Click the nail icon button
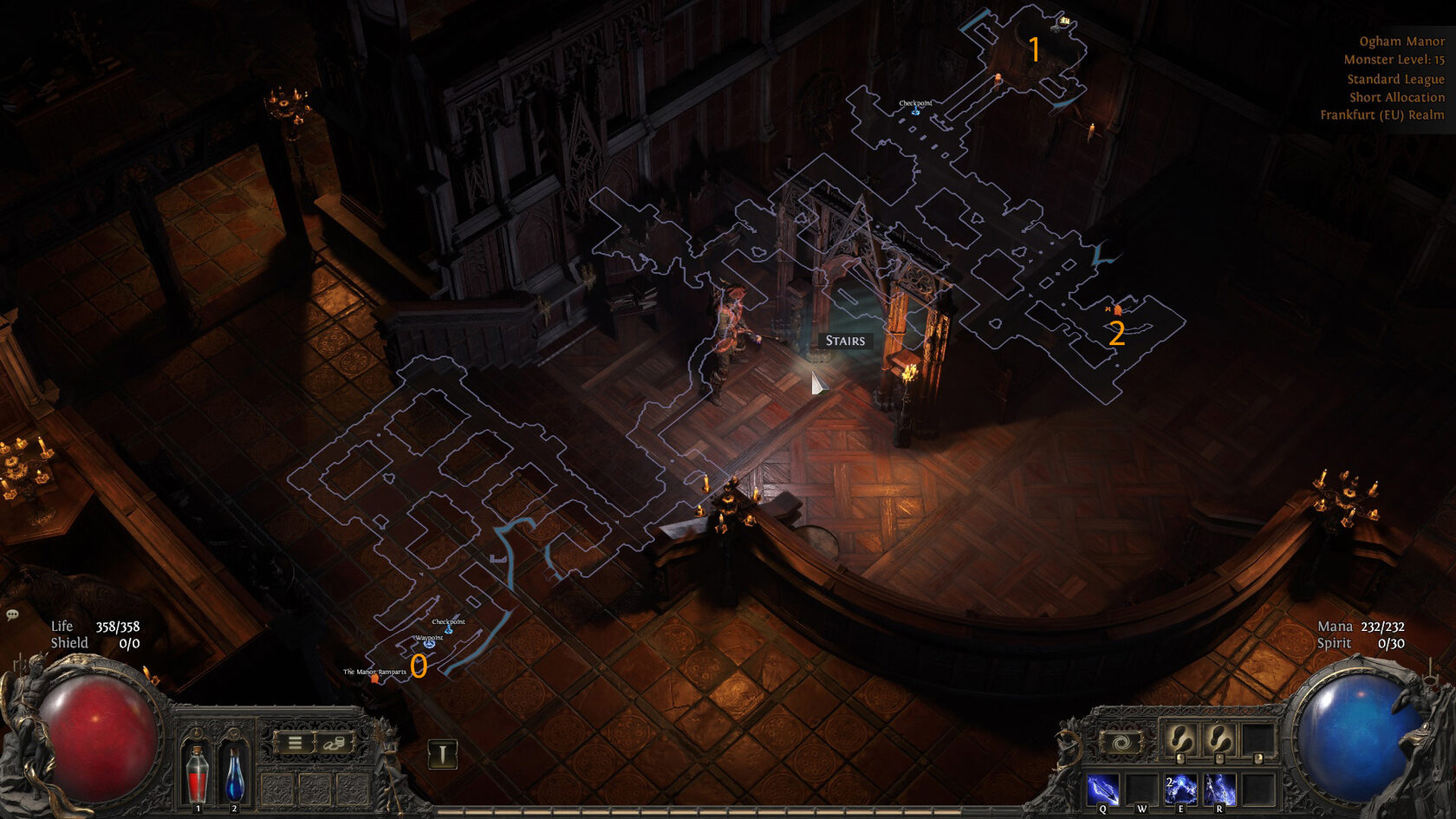 pos(442,754)
